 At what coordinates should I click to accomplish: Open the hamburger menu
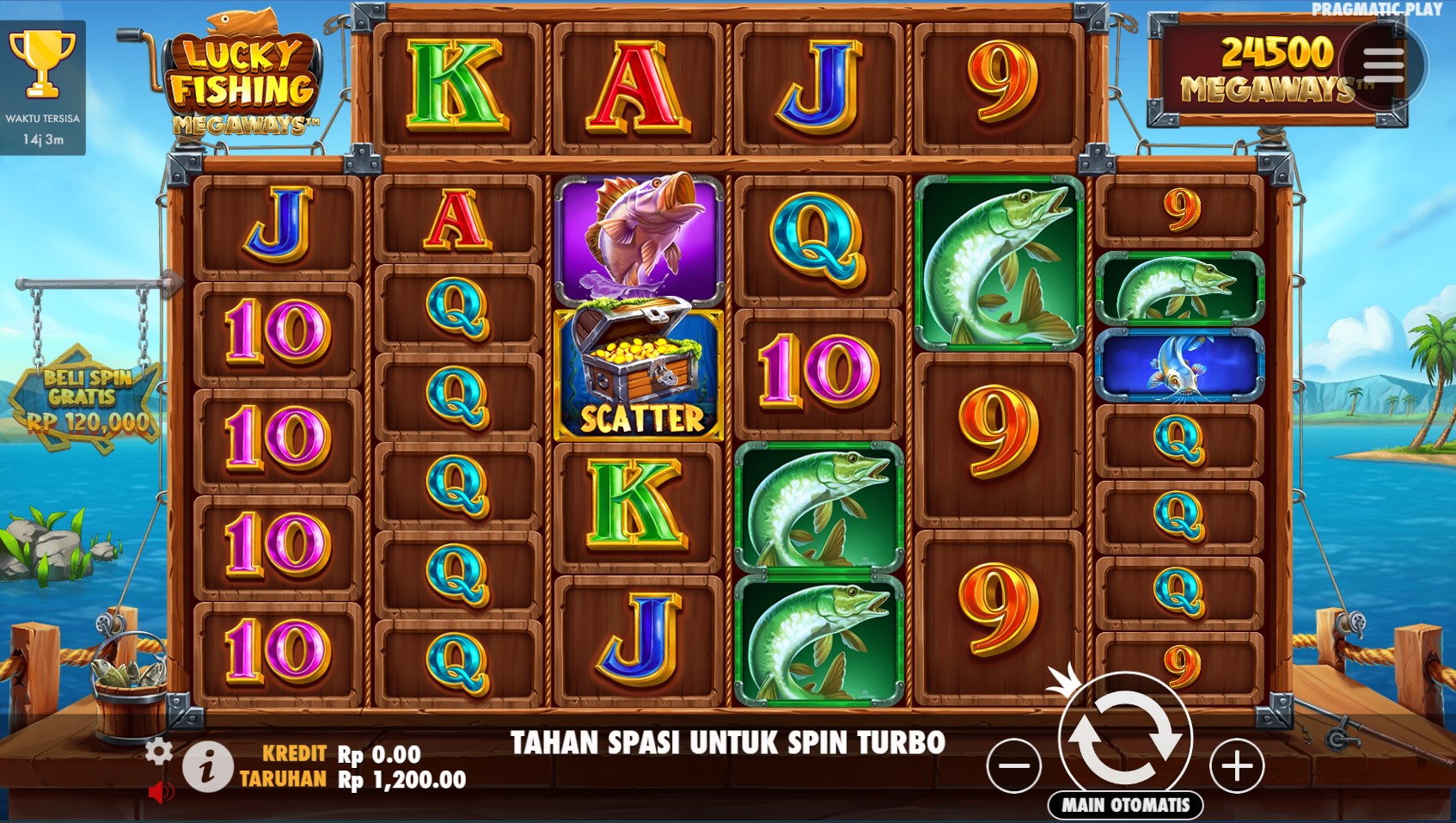1383,65
